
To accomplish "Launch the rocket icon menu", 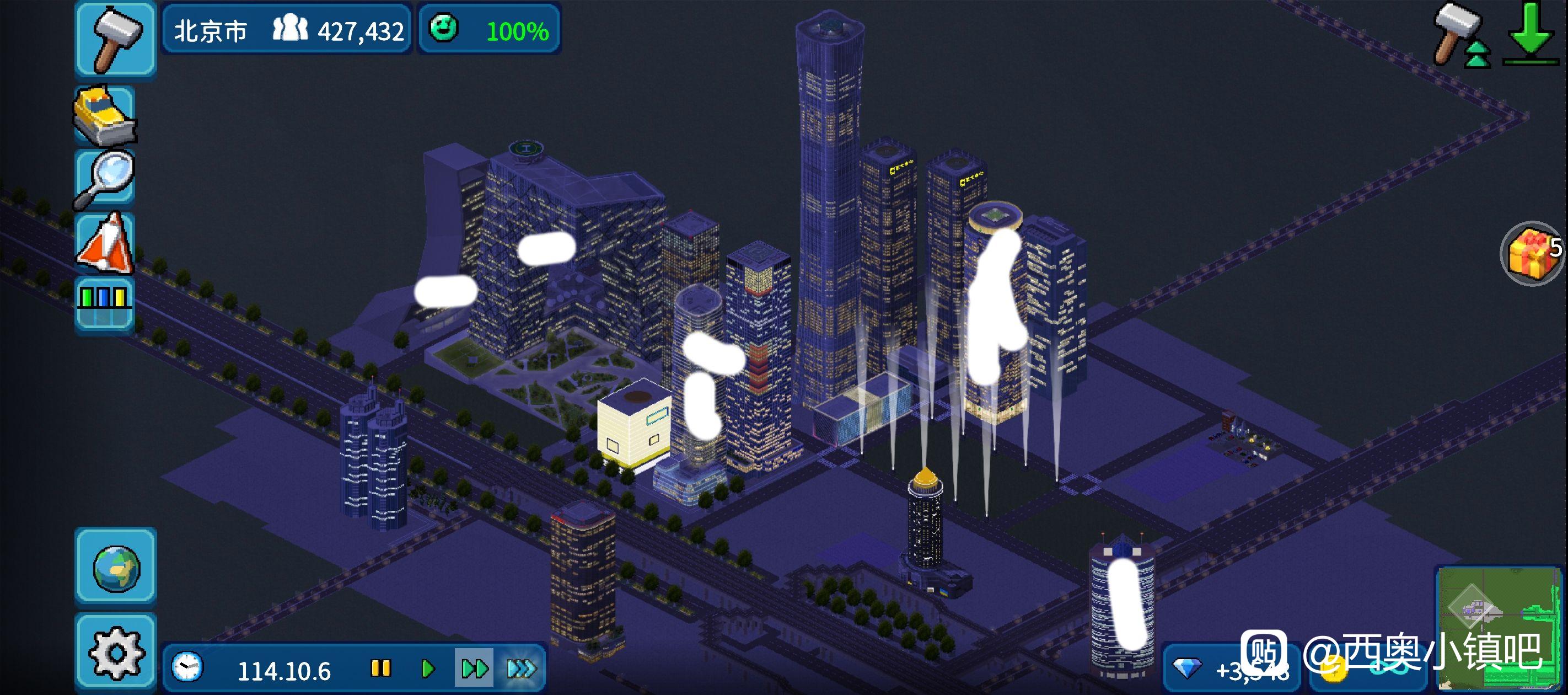I will 105,242.
